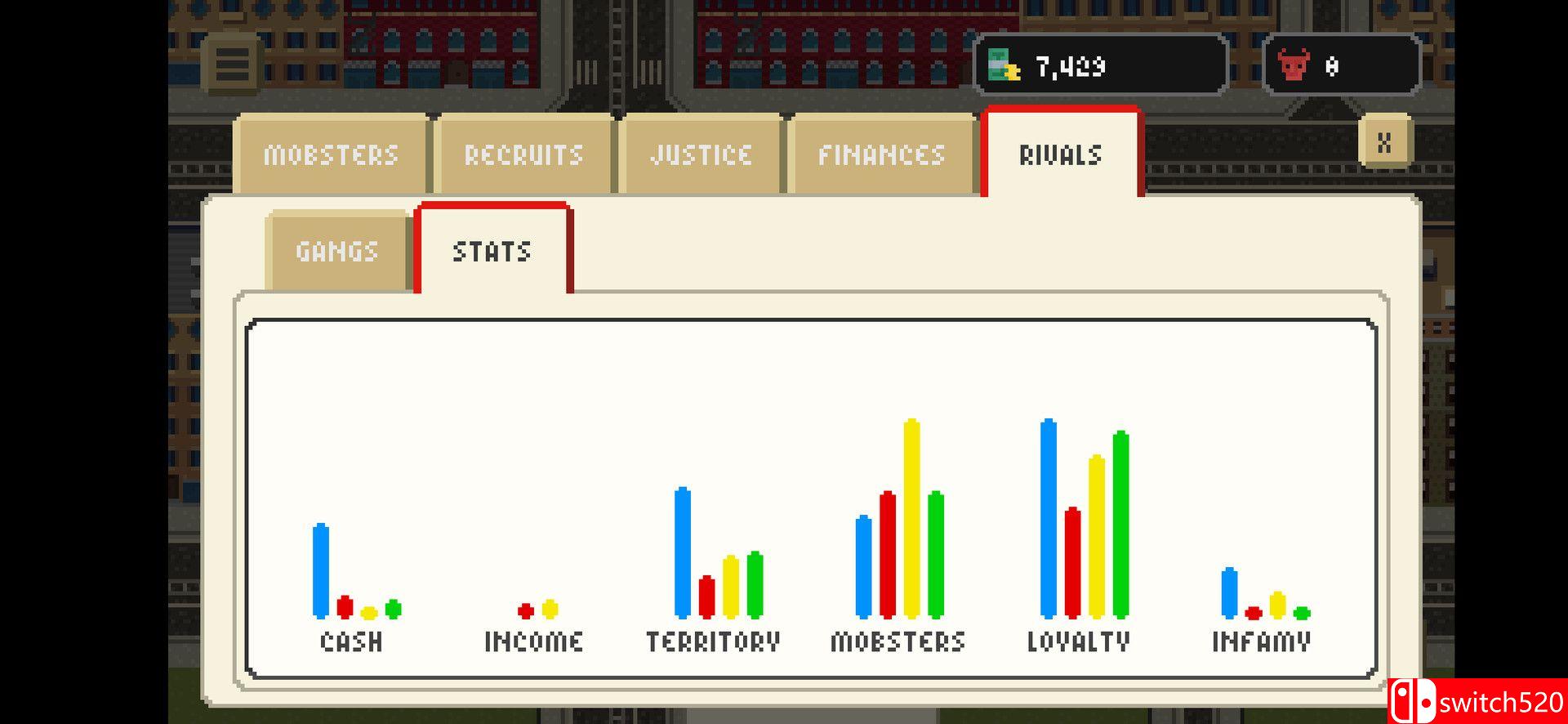The image size is (1568, 724).
Task: Click the blue TERRITORY bar
Action: click(682, 556)
